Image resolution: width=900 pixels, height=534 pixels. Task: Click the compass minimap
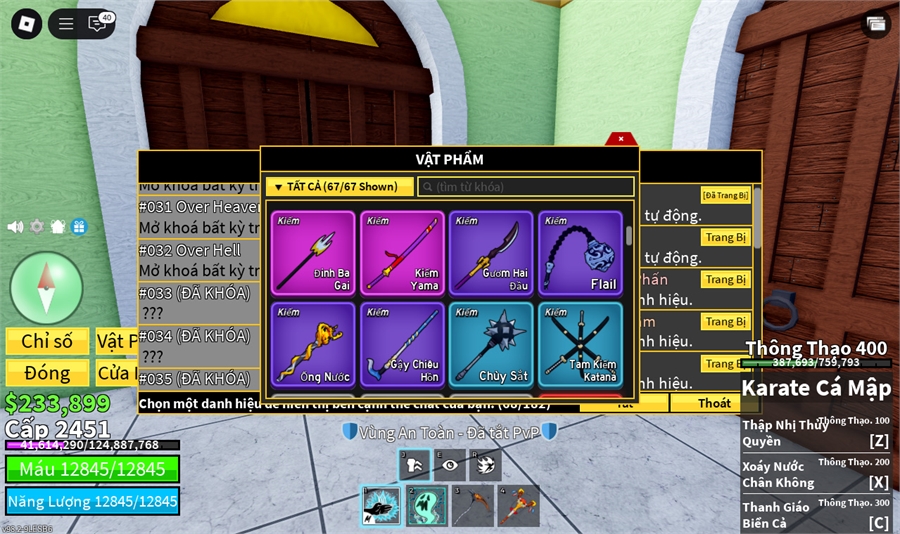(x=46, y=287)
